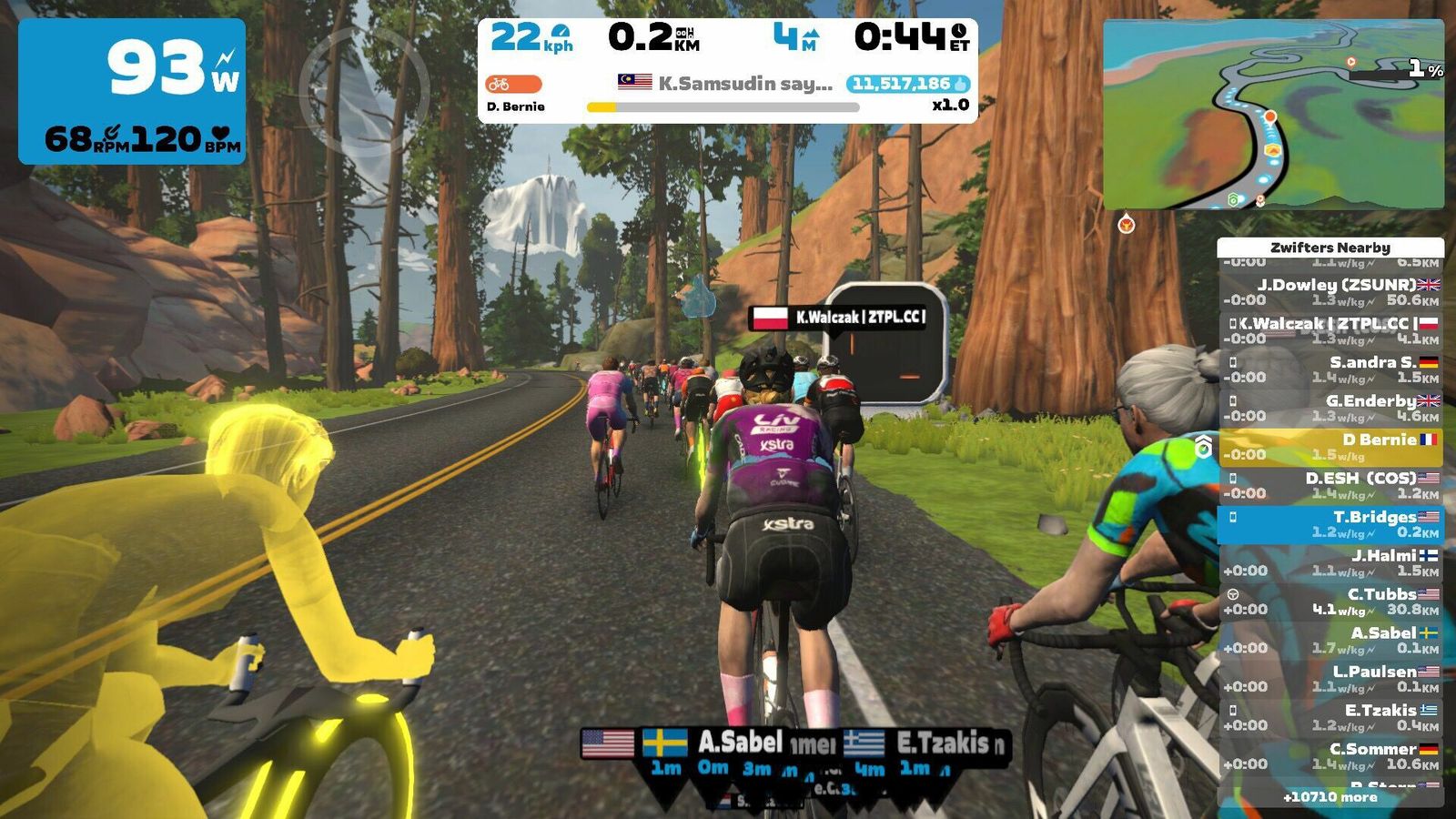
Task: Select the highlighted D Bernie row
Action: coord(1330,447)
